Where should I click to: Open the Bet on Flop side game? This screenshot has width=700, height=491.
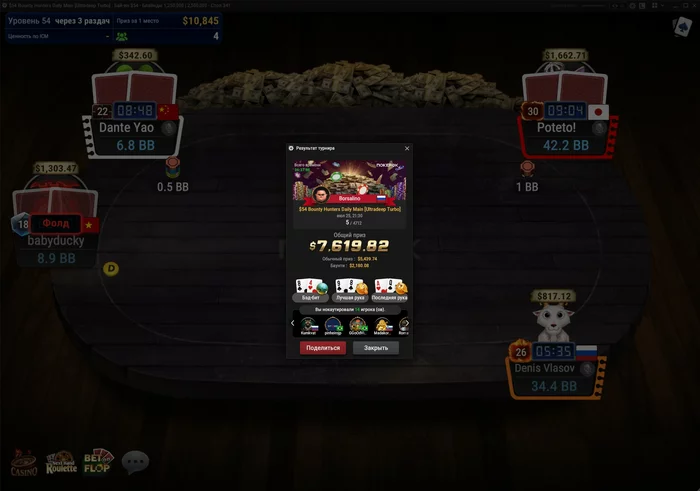pyautogui.click(x=98, y=461)
